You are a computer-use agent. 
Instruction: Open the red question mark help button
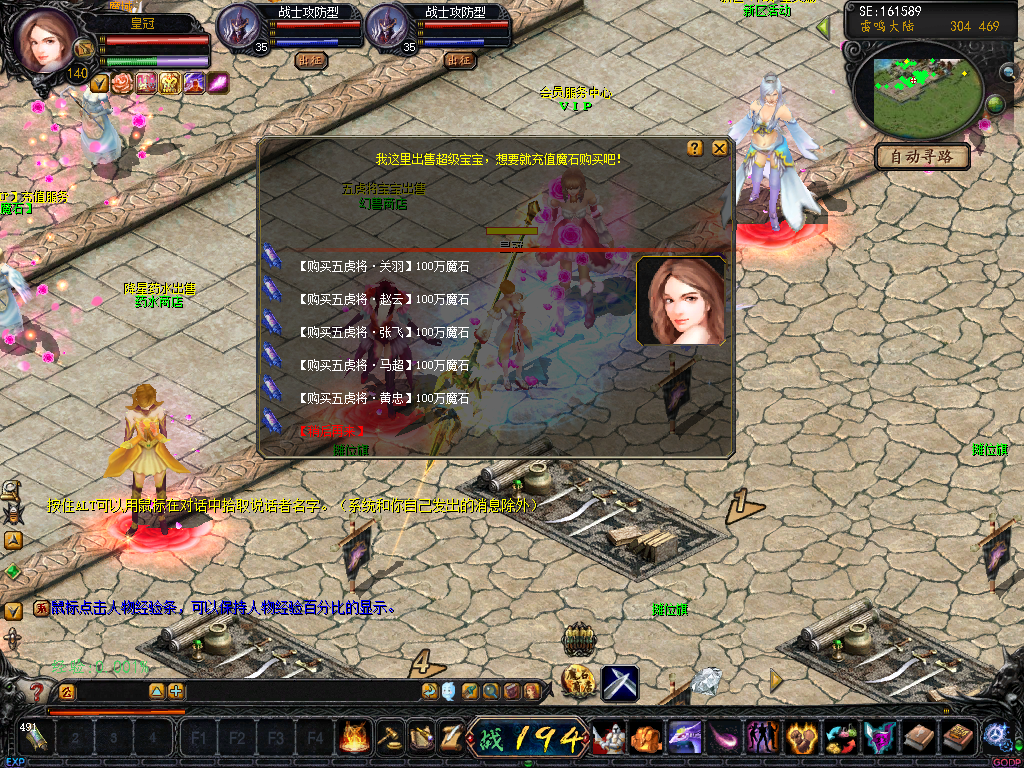36,691
